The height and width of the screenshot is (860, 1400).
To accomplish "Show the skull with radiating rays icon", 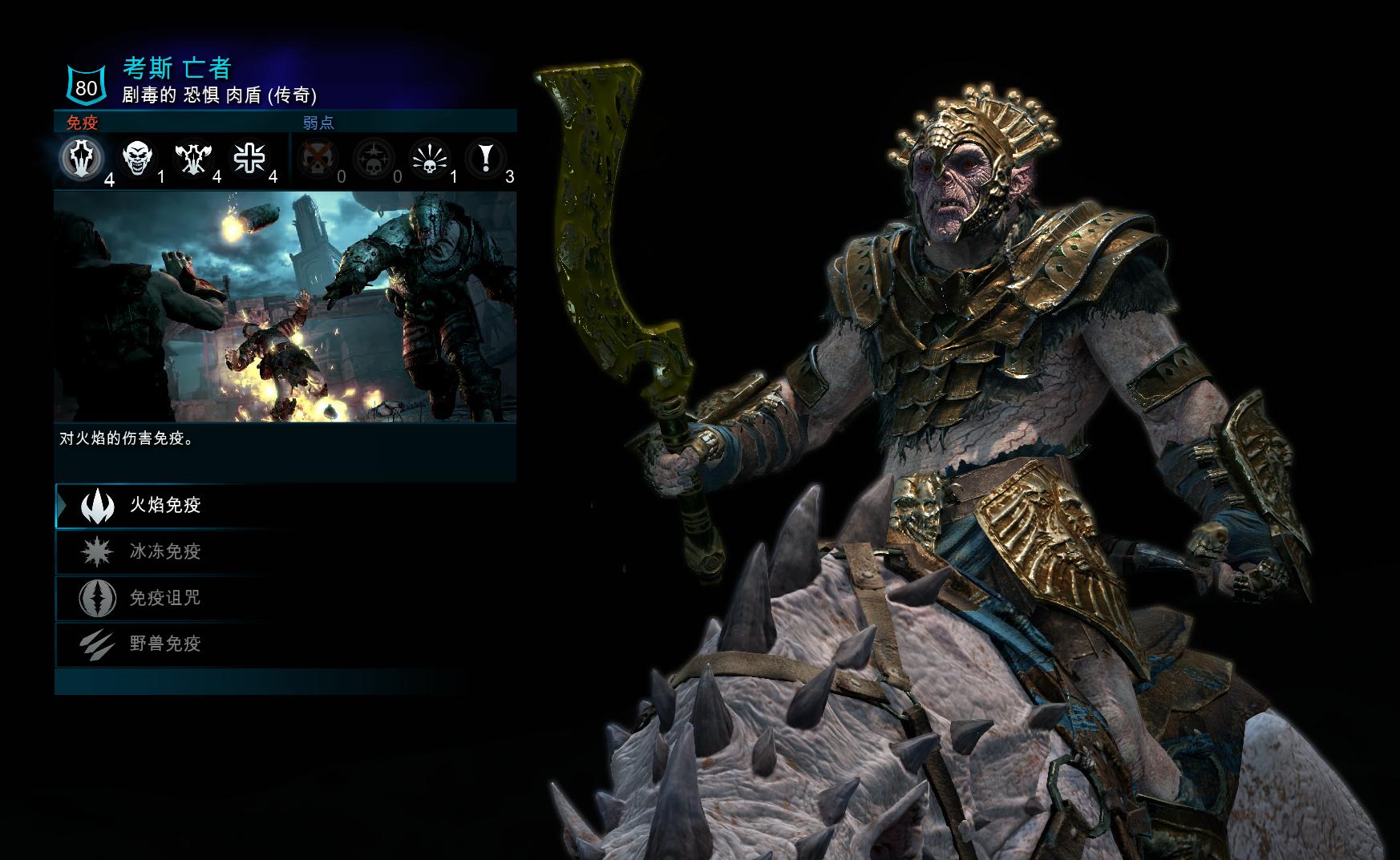I will pyautogui.click(x=430, y=158).
